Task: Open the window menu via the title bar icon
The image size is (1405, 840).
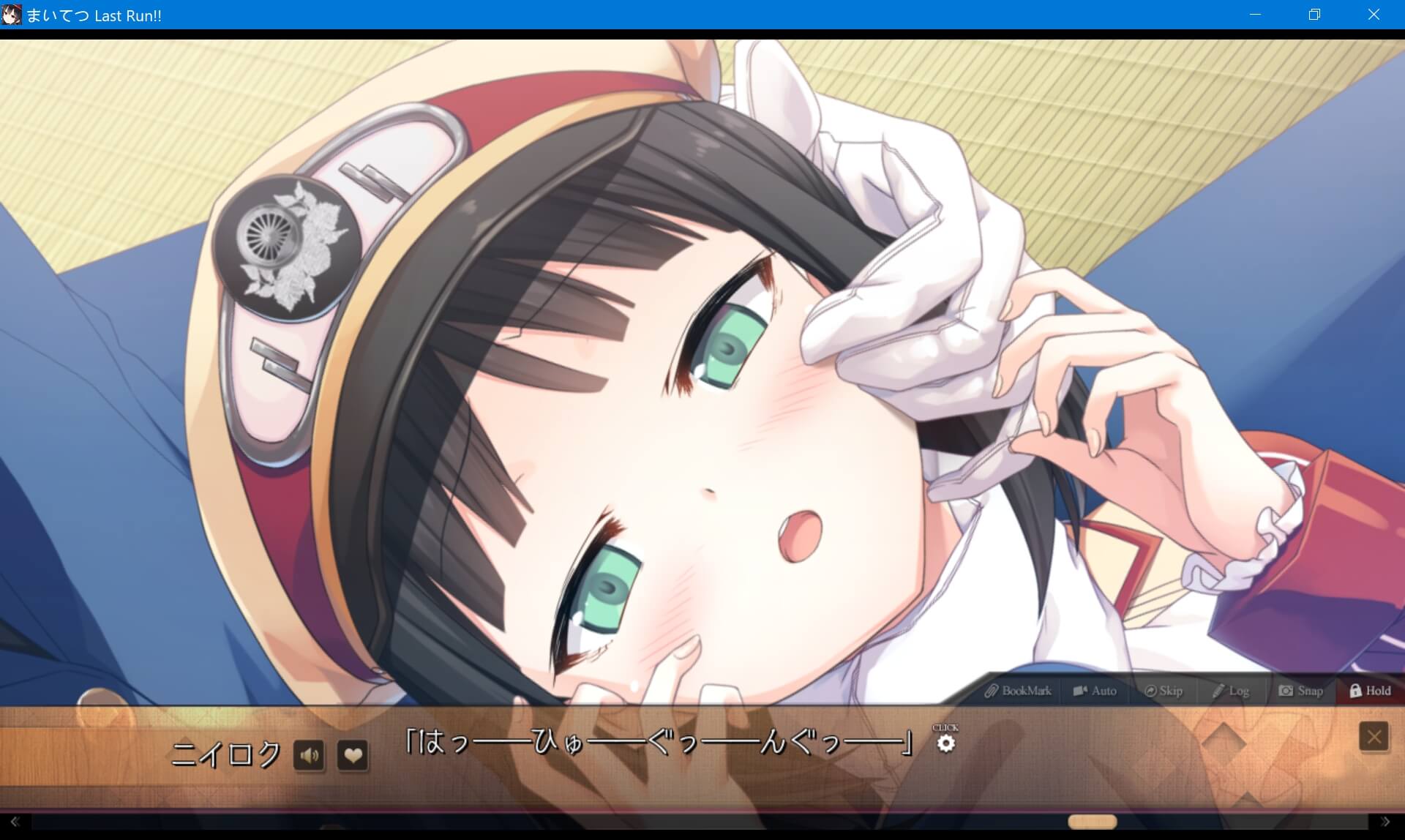Action: point(12,15)
